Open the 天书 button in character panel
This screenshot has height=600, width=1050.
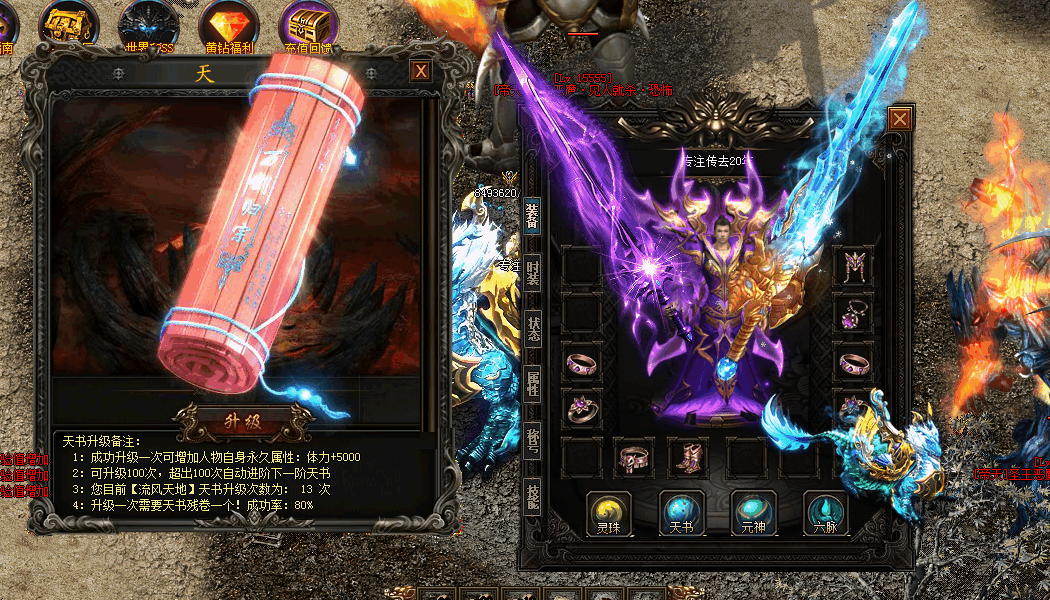coord(682,512)
